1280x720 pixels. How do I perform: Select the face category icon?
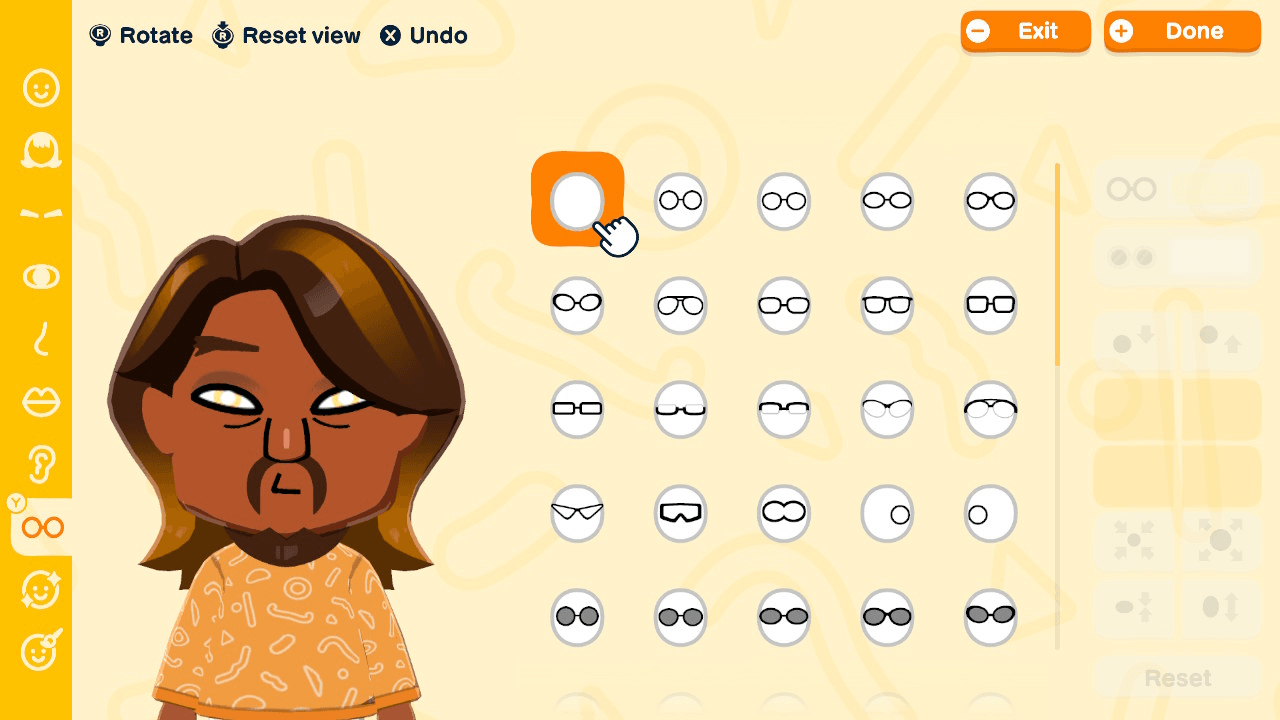coord(40,88)
